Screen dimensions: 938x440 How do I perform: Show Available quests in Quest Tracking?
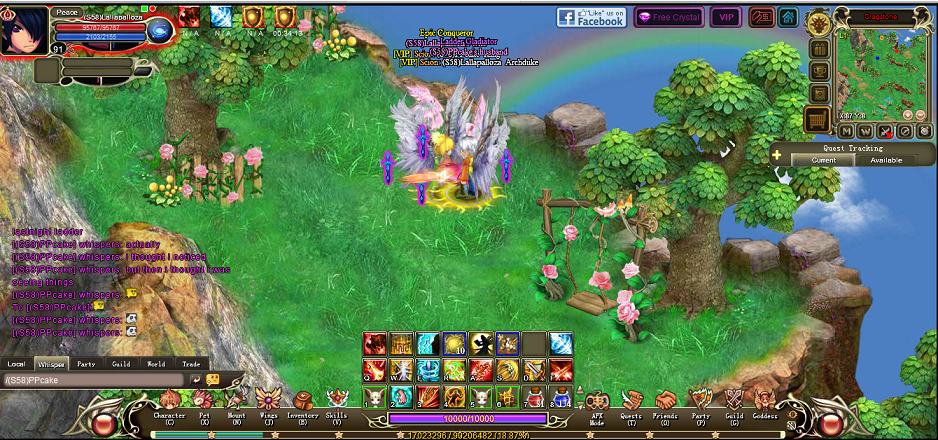(886, 160)
